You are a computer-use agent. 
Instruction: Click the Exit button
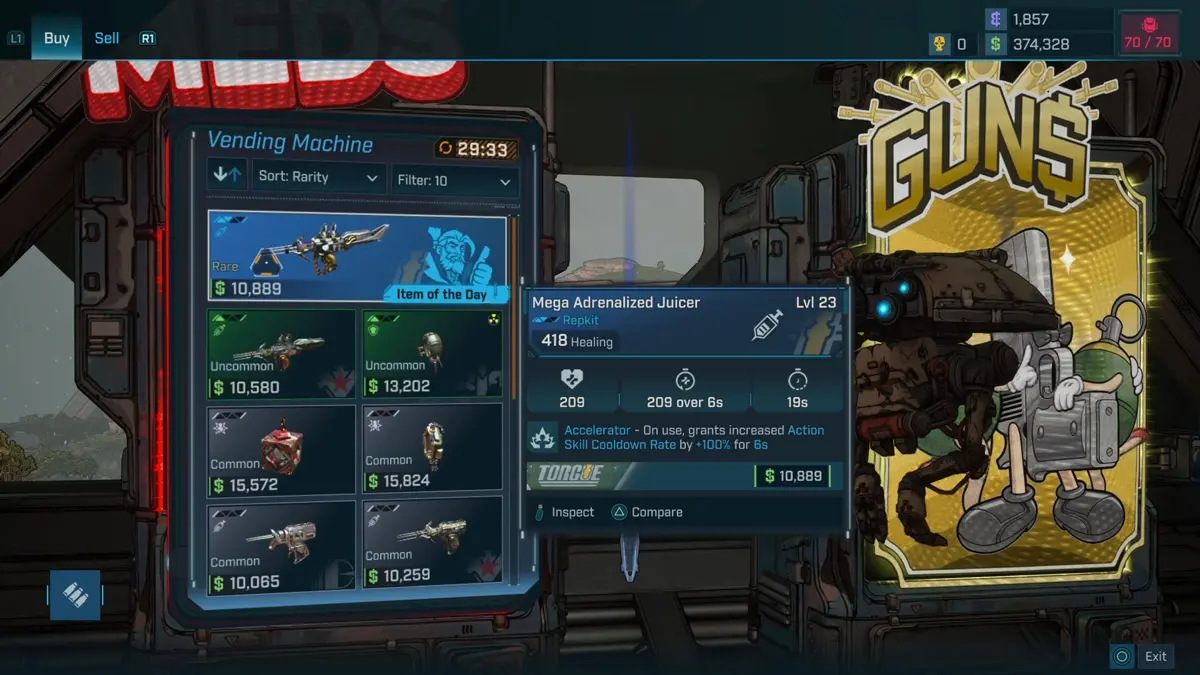[x=1143, y=656]
